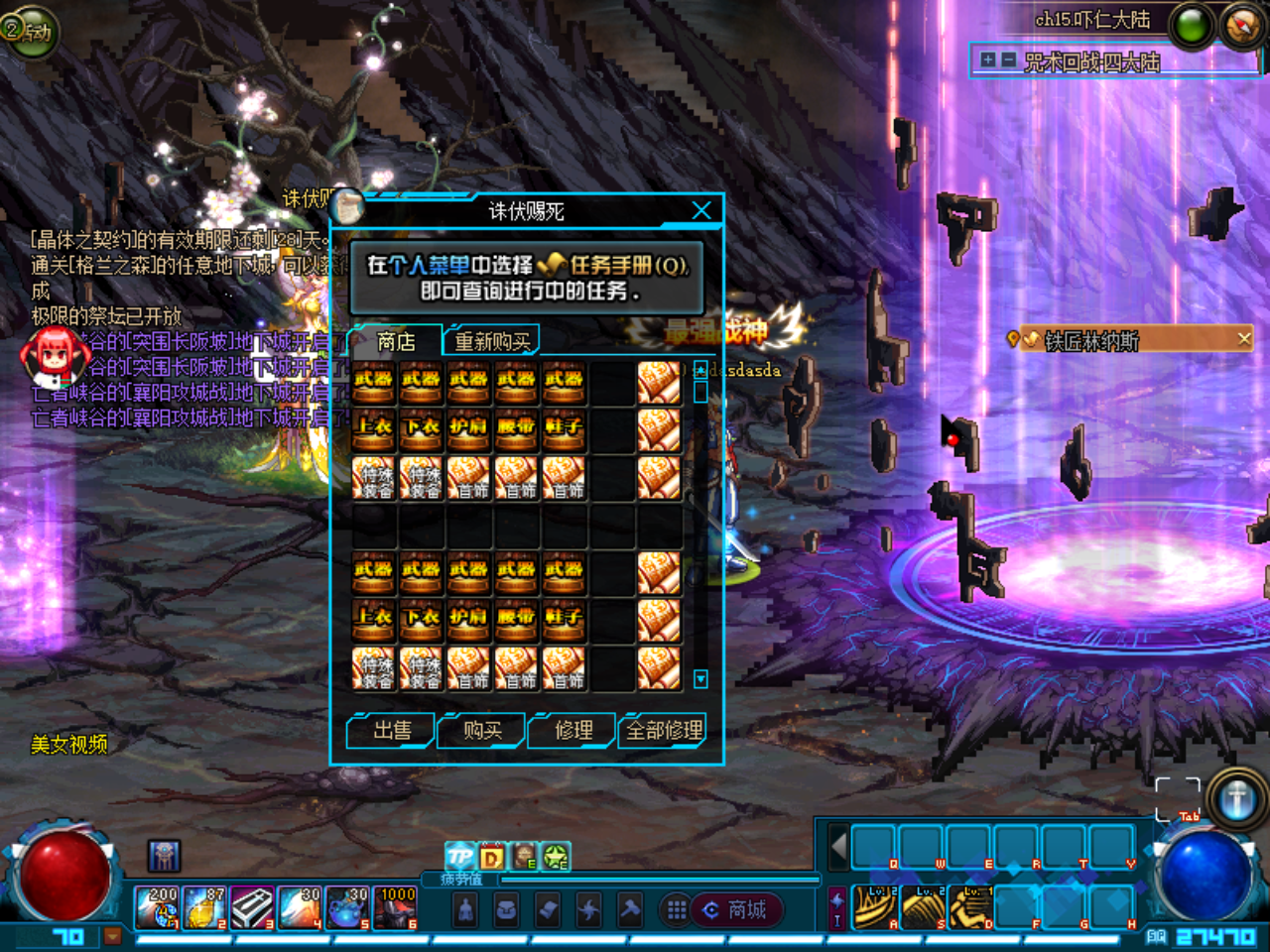Open the hammer icon in bottom menu bar
1270x952 pixels.
click(629, 909)
